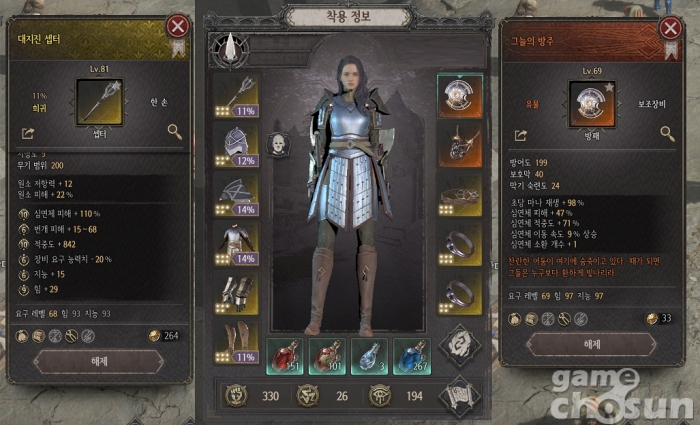Toggle the skull mask icon beside character
Screen dimensions: 700x425
[279, 145]
